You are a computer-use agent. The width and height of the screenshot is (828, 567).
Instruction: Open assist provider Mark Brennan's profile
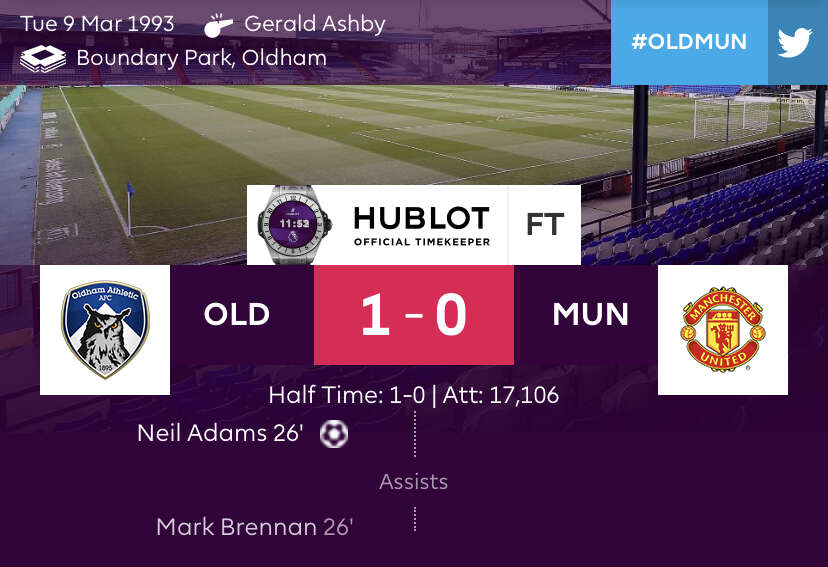coord(237,527)
